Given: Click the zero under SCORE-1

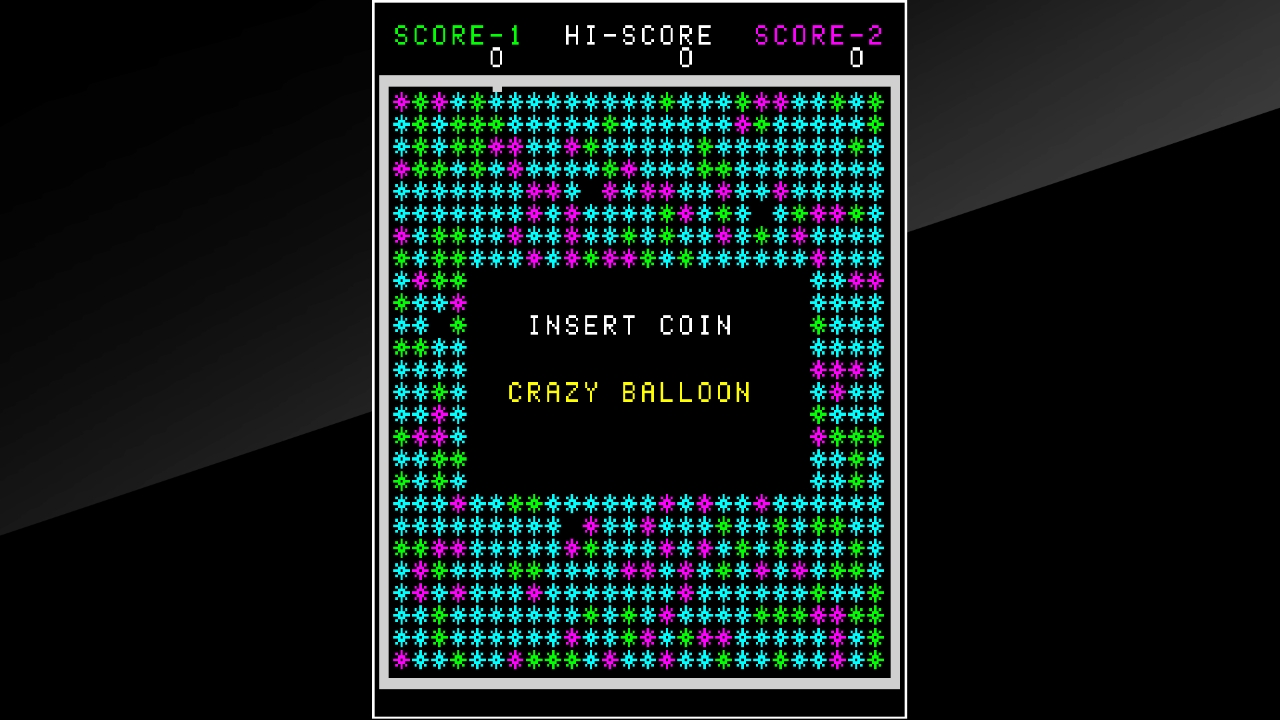Looking at the screenshot, I should 496,59.
